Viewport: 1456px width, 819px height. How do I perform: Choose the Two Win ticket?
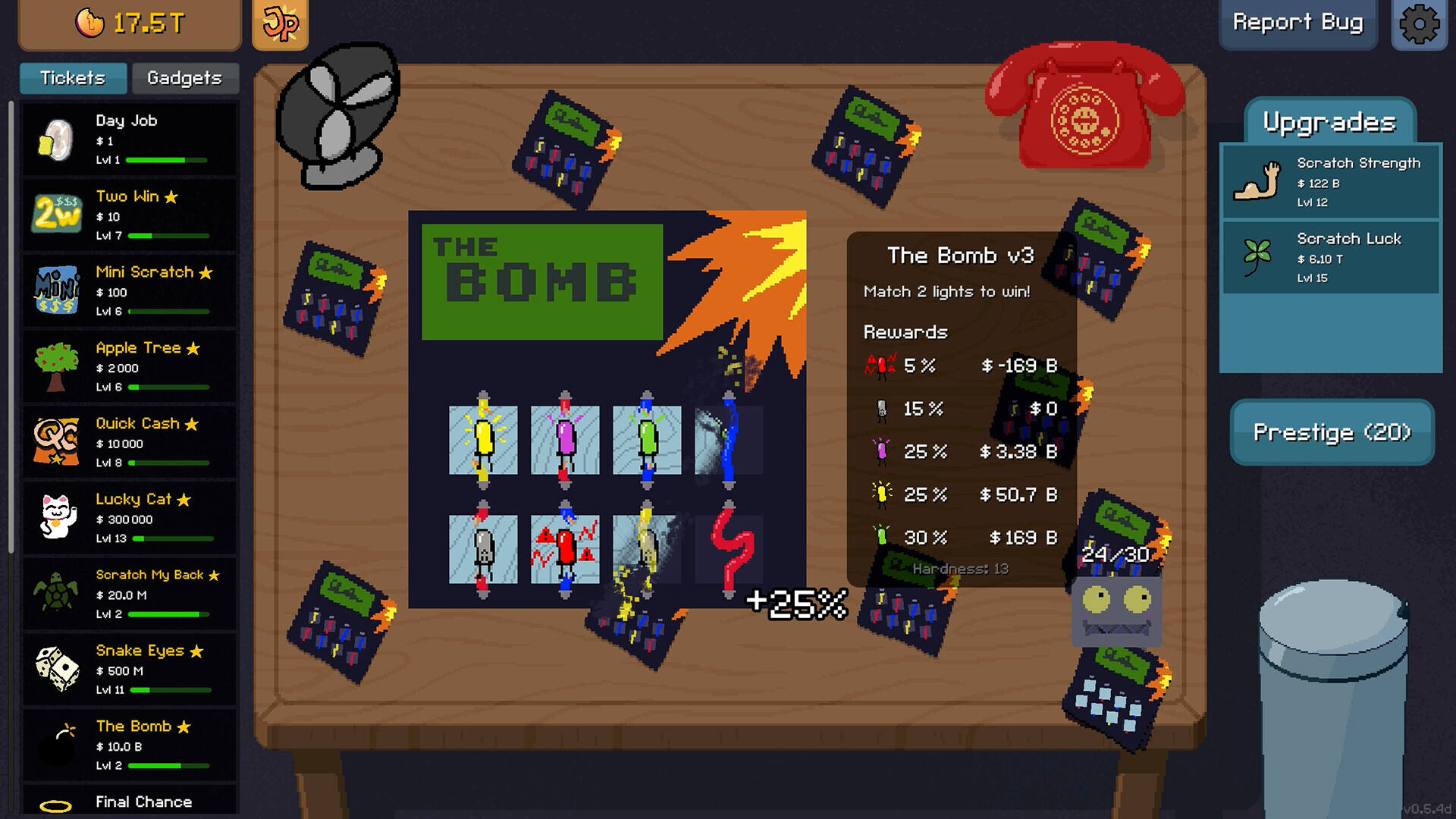tap(129, 215)
